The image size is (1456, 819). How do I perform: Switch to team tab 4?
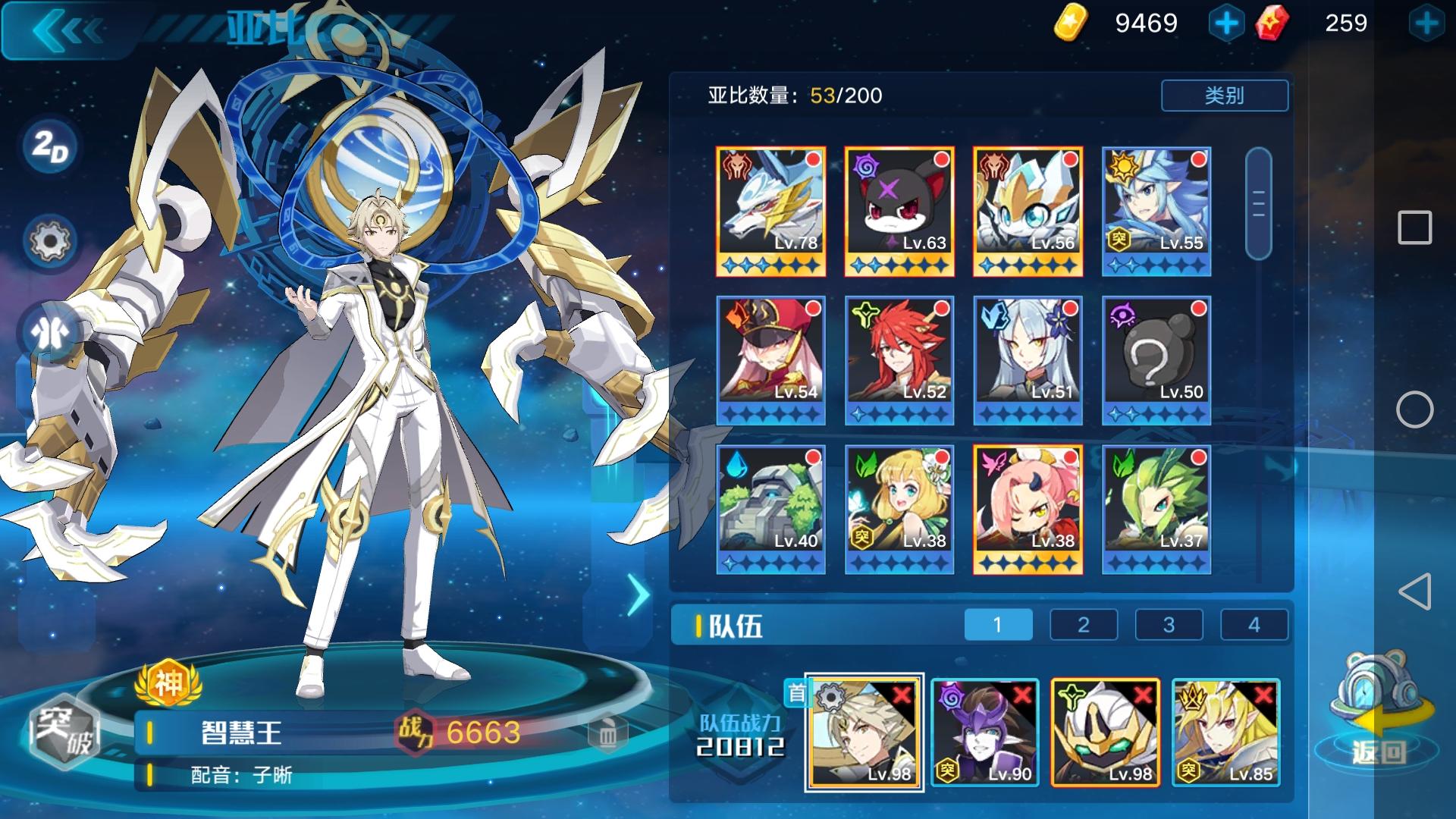point(1255,625)
